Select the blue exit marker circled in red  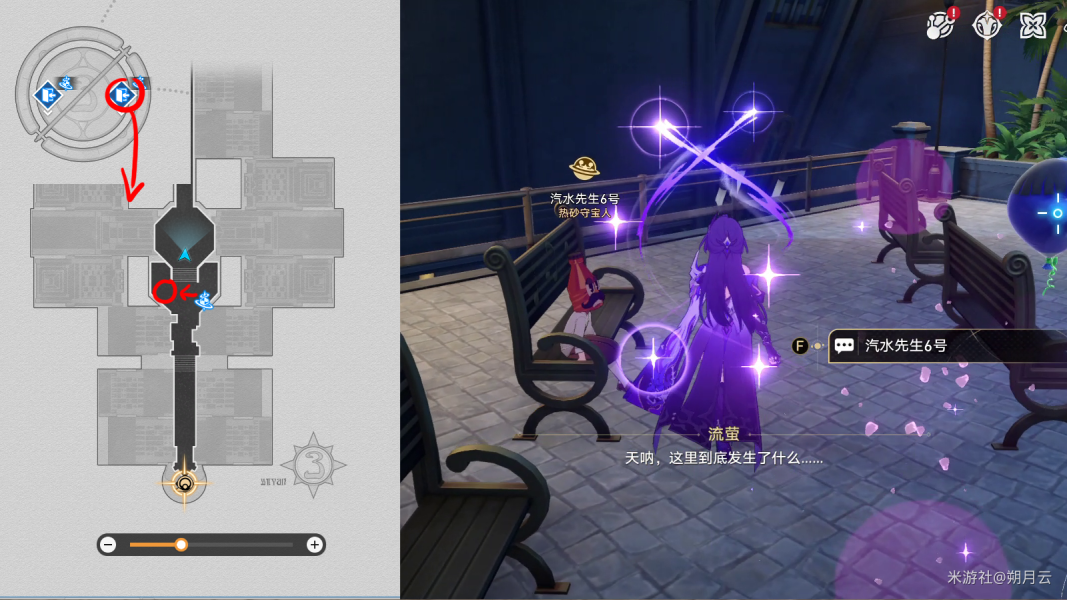point(123,95)
